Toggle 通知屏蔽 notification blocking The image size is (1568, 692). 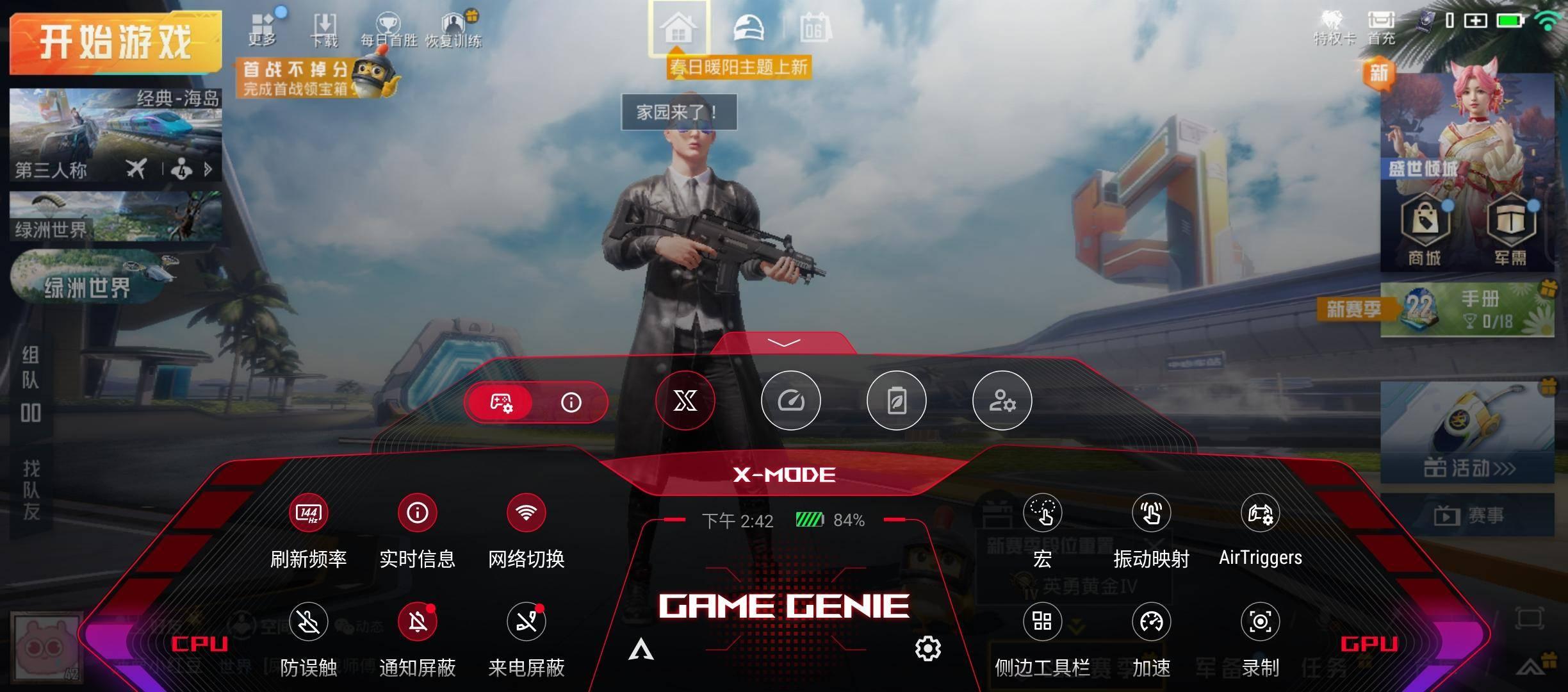click(x=417, y=622)
